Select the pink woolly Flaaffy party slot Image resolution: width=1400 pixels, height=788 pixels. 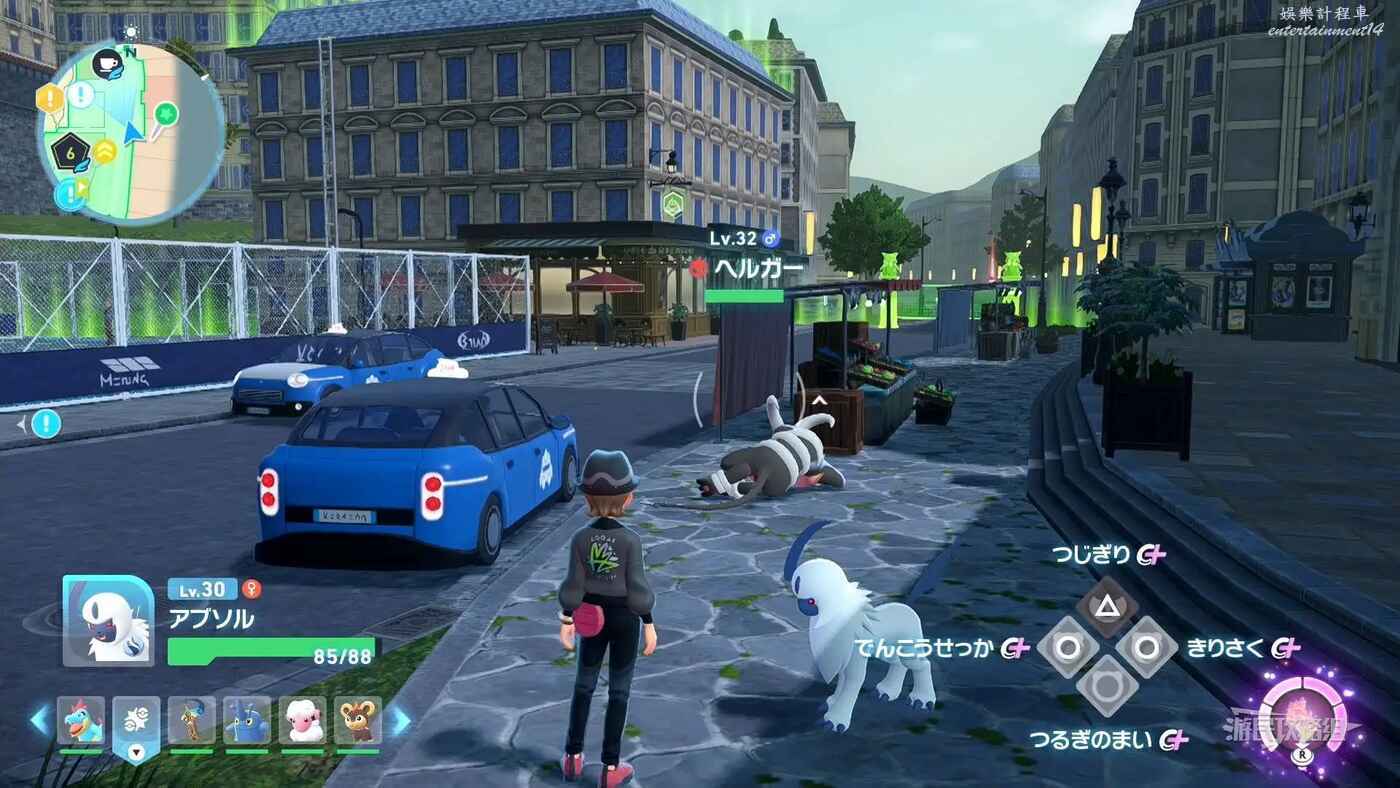pyautogui.click(x=302, y=721)
